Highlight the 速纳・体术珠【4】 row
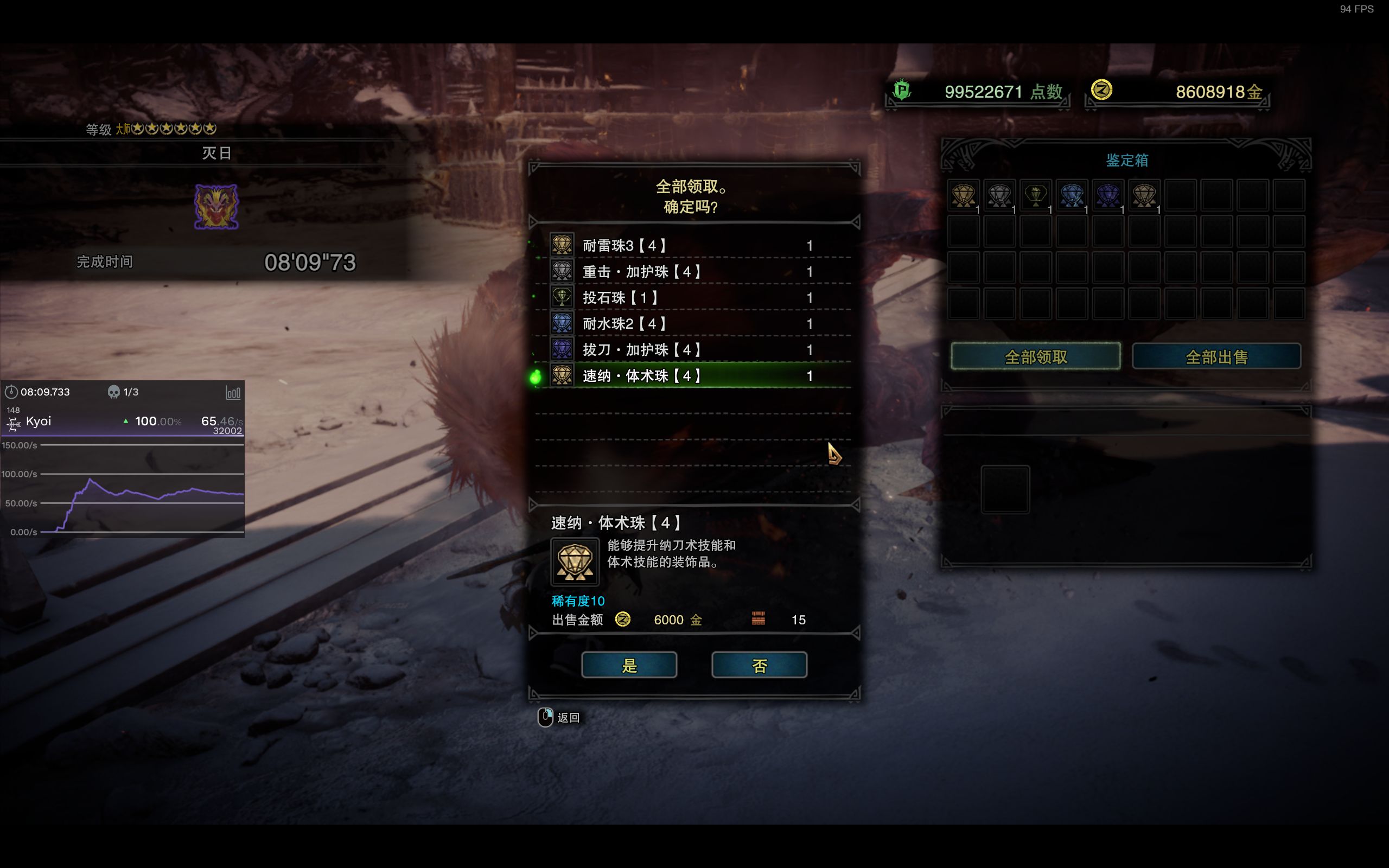Viewport: 1389px width, 868px height. coord(694,376)
